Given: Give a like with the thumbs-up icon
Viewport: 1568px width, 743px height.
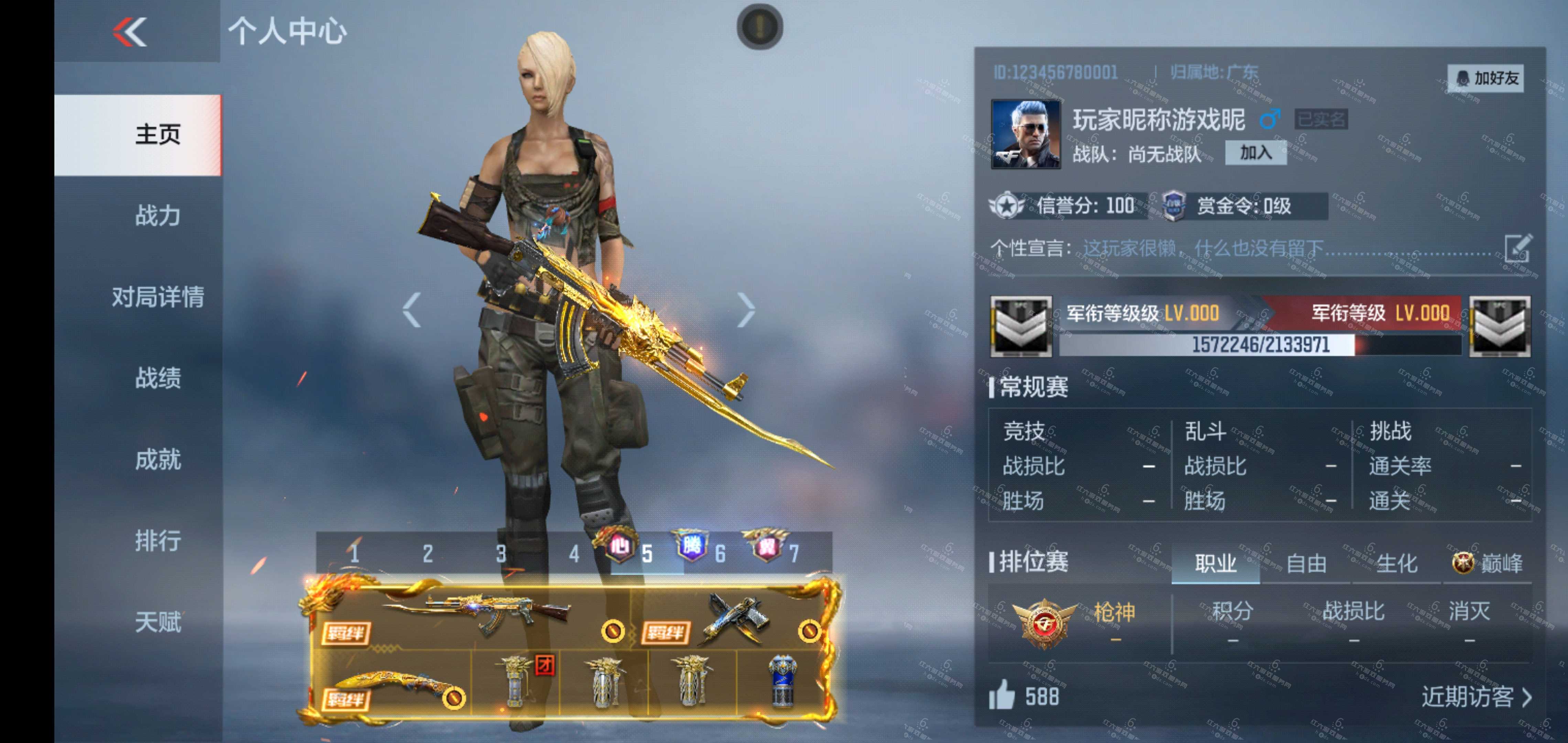Looking at the screenshot, I should [x=1002, y=696].
